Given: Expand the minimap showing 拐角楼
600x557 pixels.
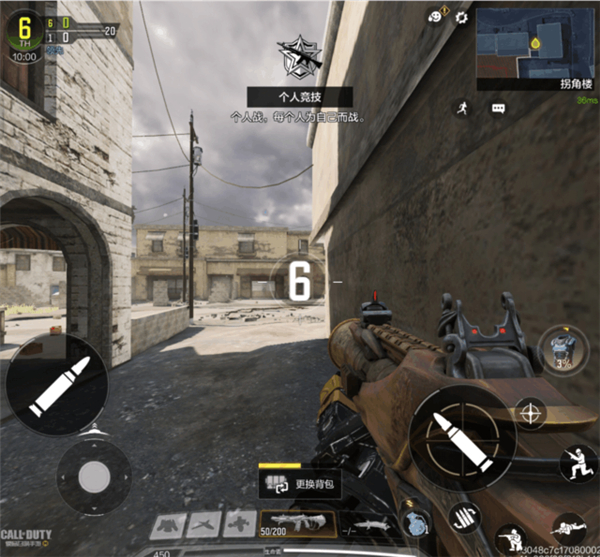Looking at the screenshot, I should point(536,45).
